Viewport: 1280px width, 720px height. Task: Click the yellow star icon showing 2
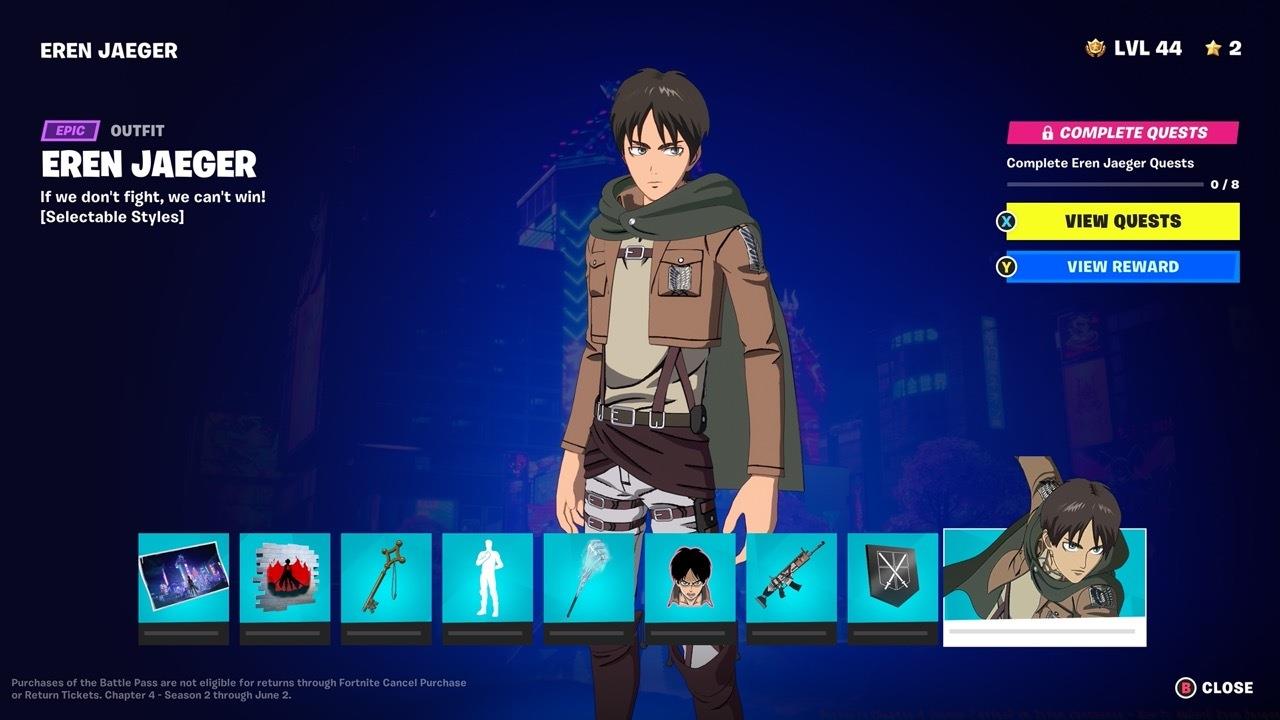pos(1213,47)
